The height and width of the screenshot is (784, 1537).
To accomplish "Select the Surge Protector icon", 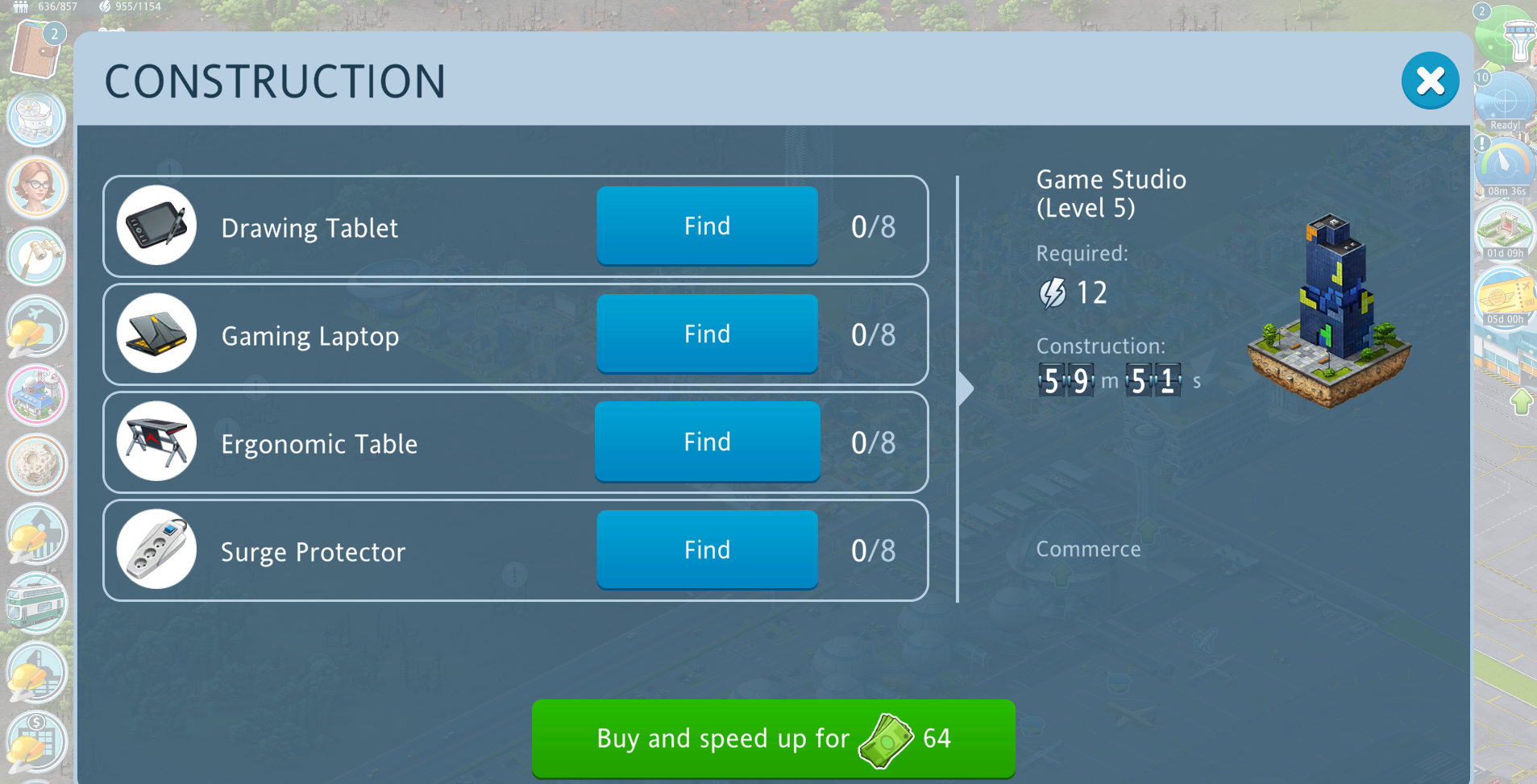I will click(156, 550).
